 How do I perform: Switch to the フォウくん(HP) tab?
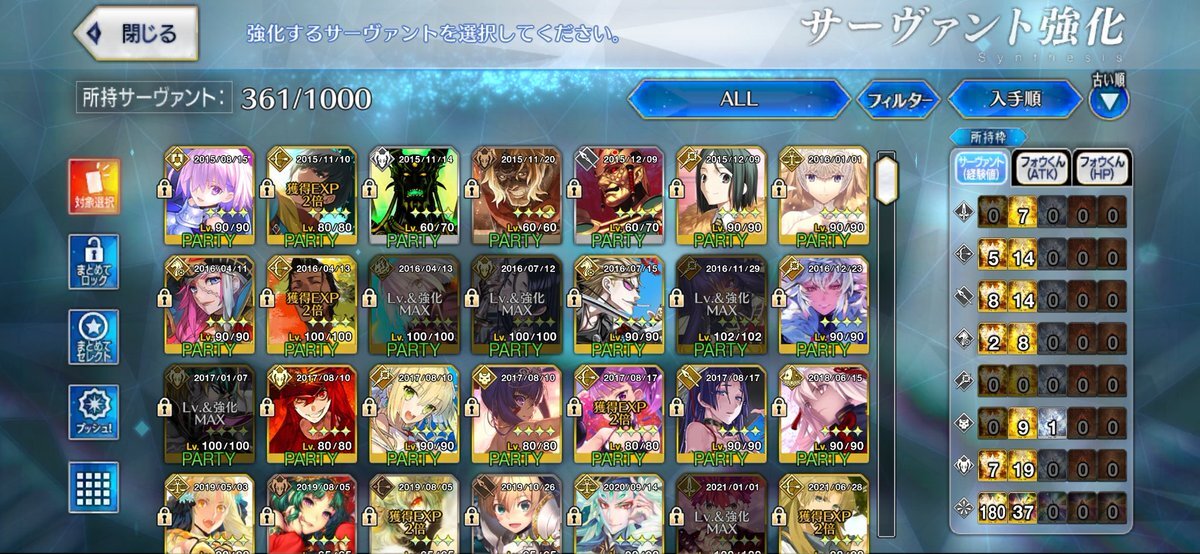1101,167
